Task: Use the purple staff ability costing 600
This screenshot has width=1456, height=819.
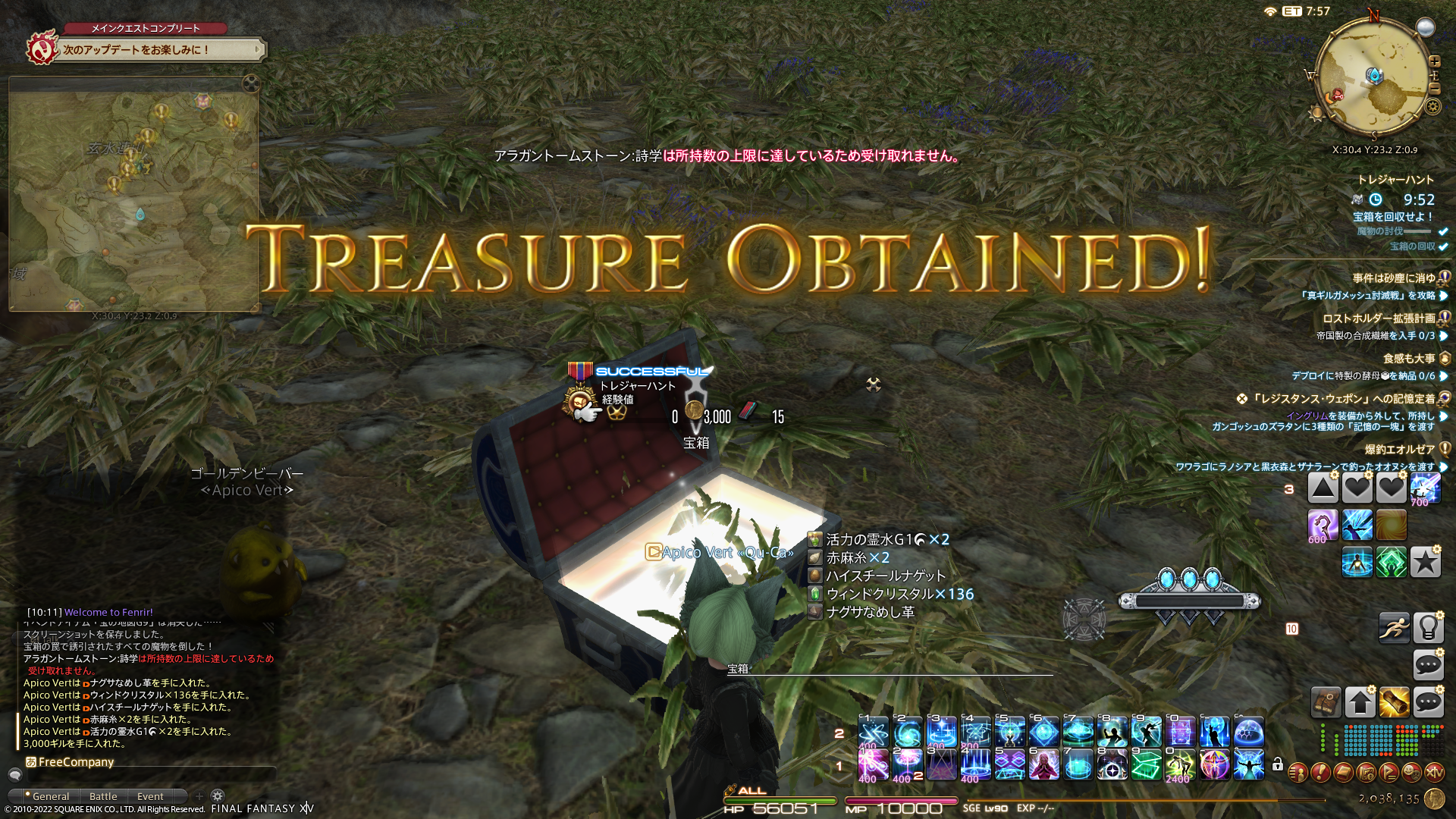Action: 1323,525
